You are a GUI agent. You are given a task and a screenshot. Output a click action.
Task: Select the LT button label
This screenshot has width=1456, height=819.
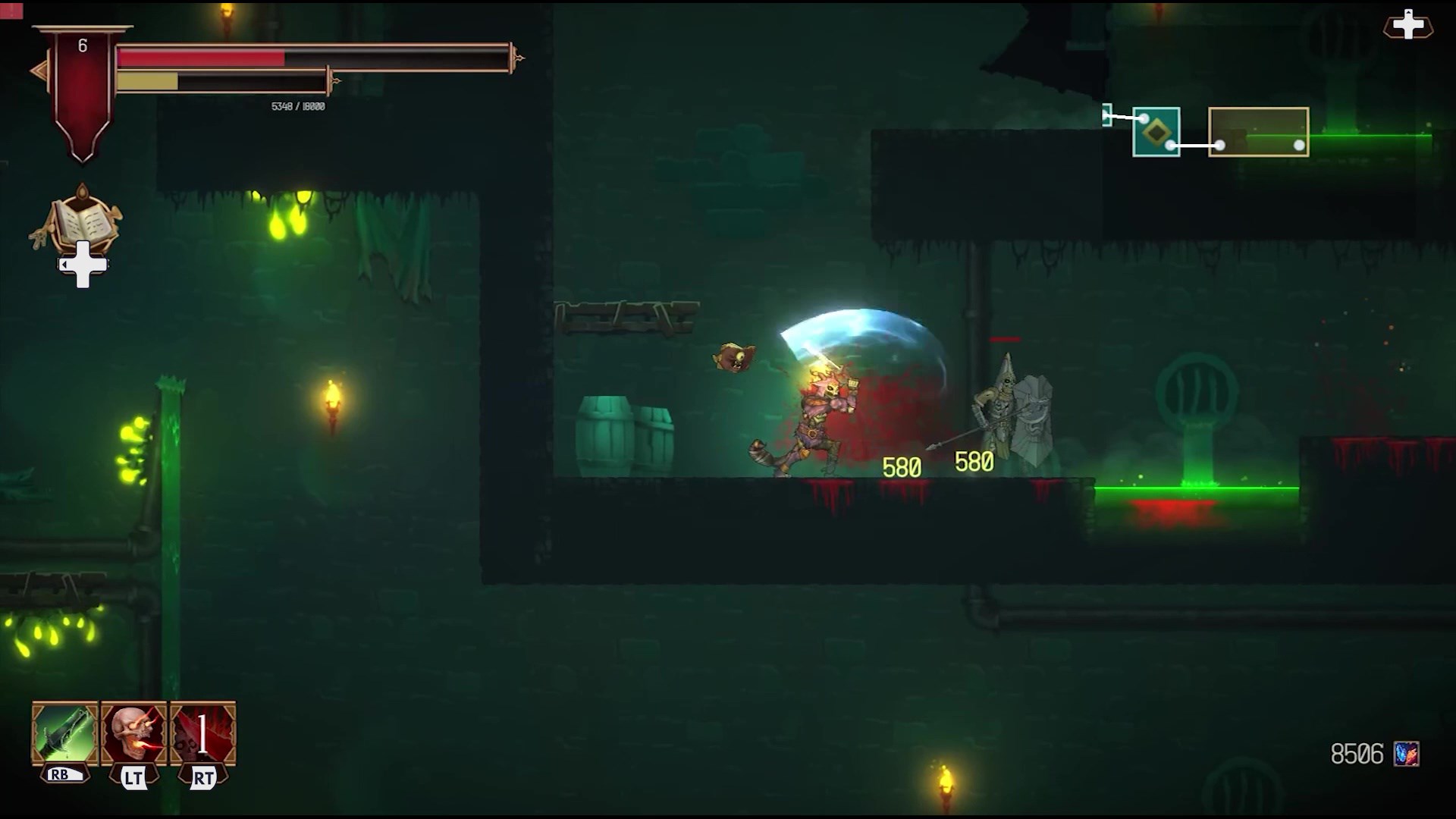click(x=135, y=777)
